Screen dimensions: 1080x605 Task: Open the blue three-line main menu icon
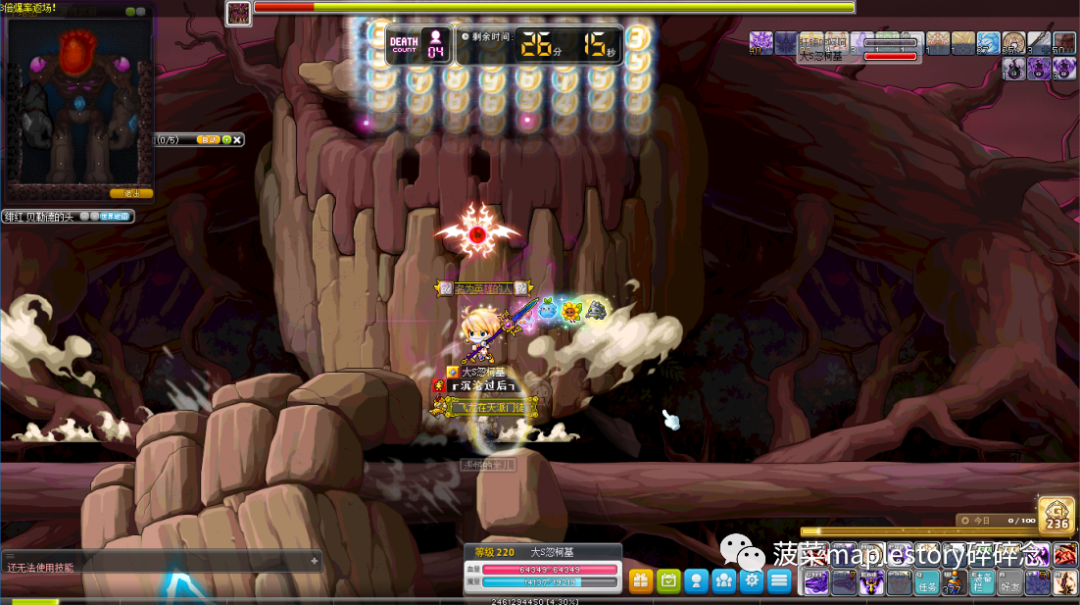coord(779,580)
